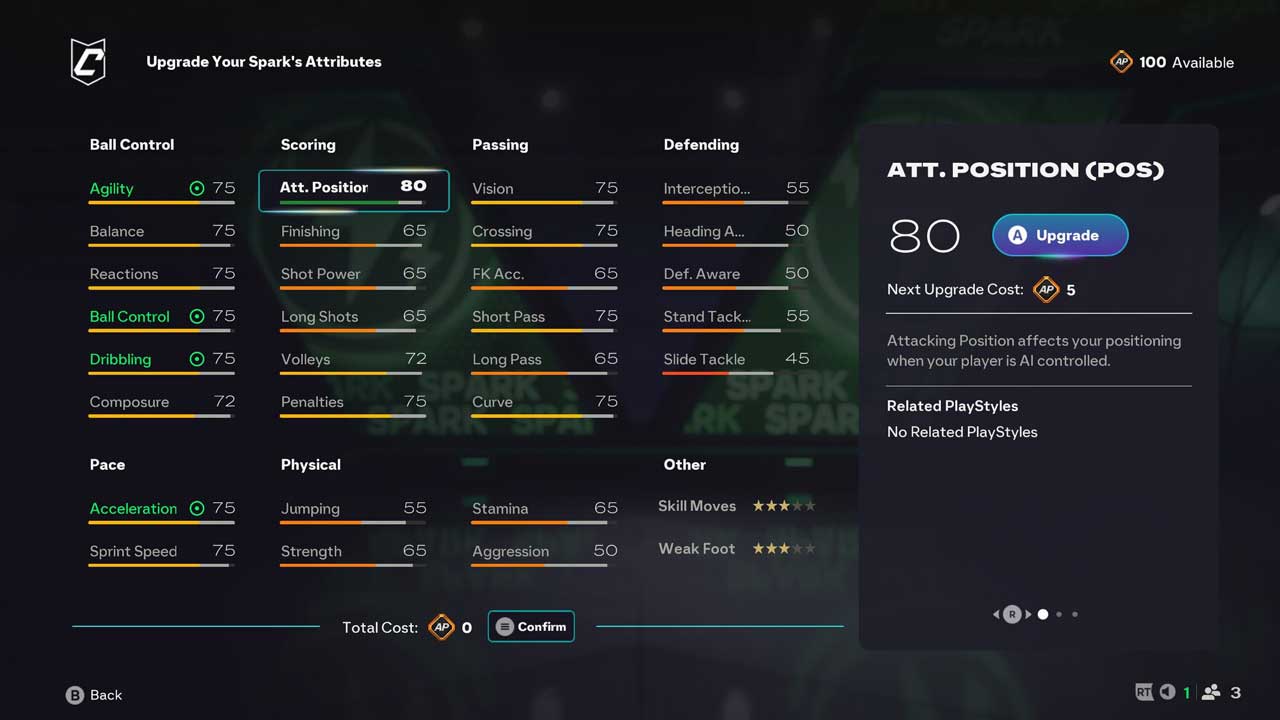Select the Aggression attribute row
The width and height of the screenshot is (1280, 720).
[544, 552]
